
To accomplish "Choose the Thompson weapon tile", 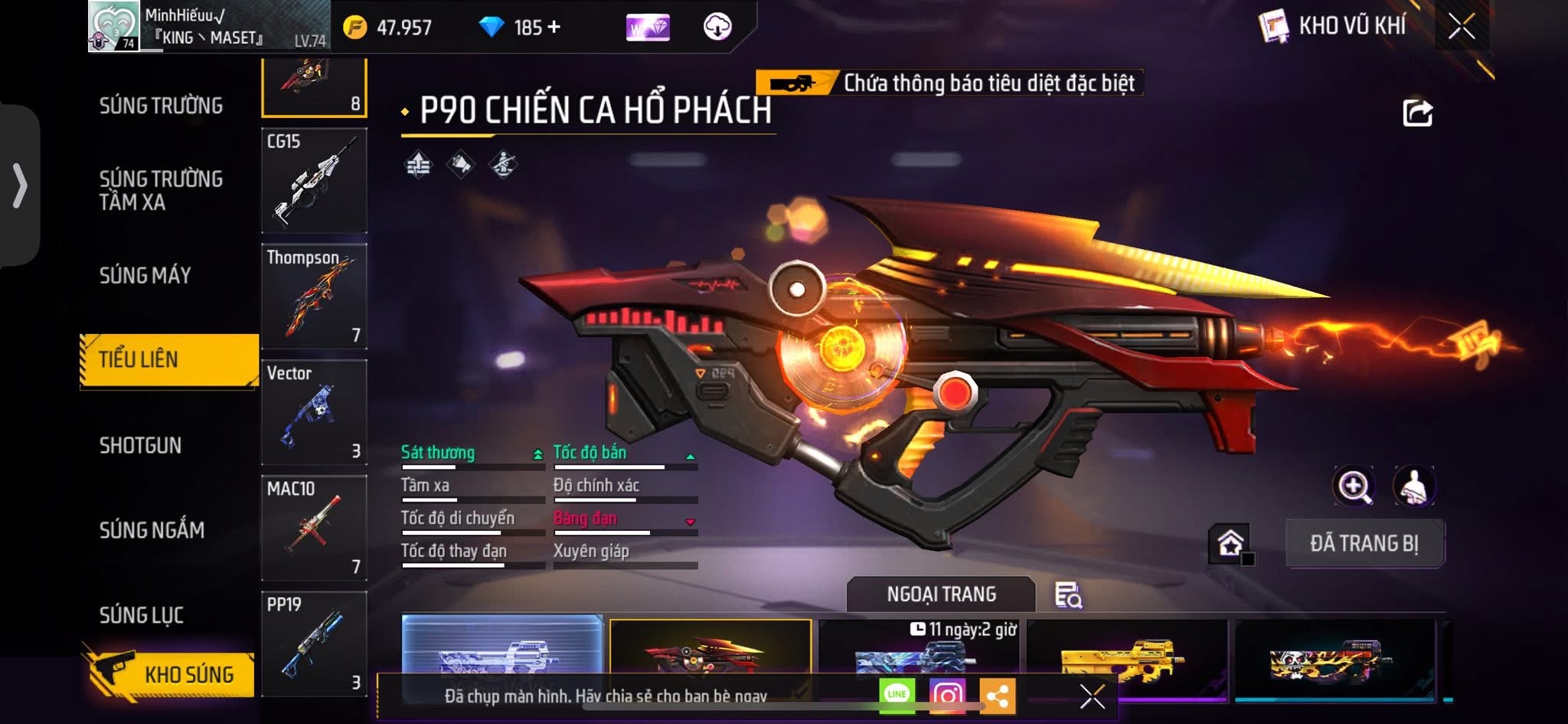I will 314,296.
